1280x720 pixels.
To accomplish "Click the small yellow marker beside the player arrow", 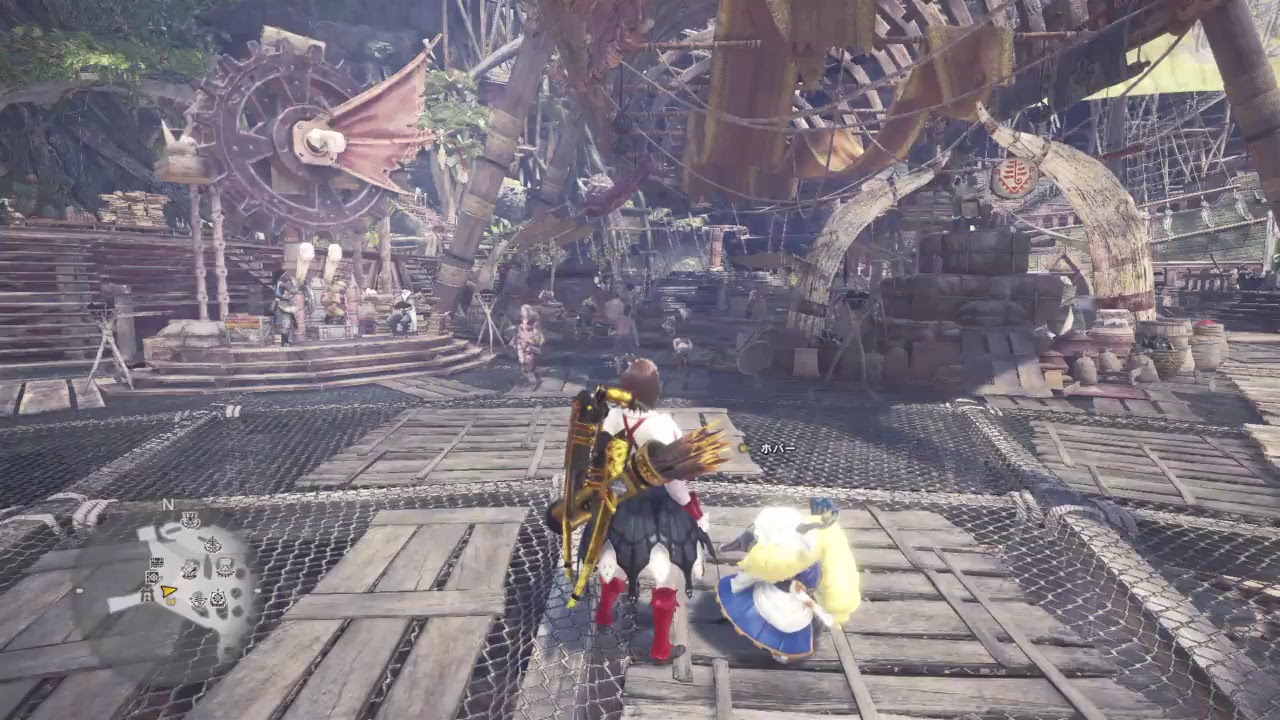I will coord(171,602).
